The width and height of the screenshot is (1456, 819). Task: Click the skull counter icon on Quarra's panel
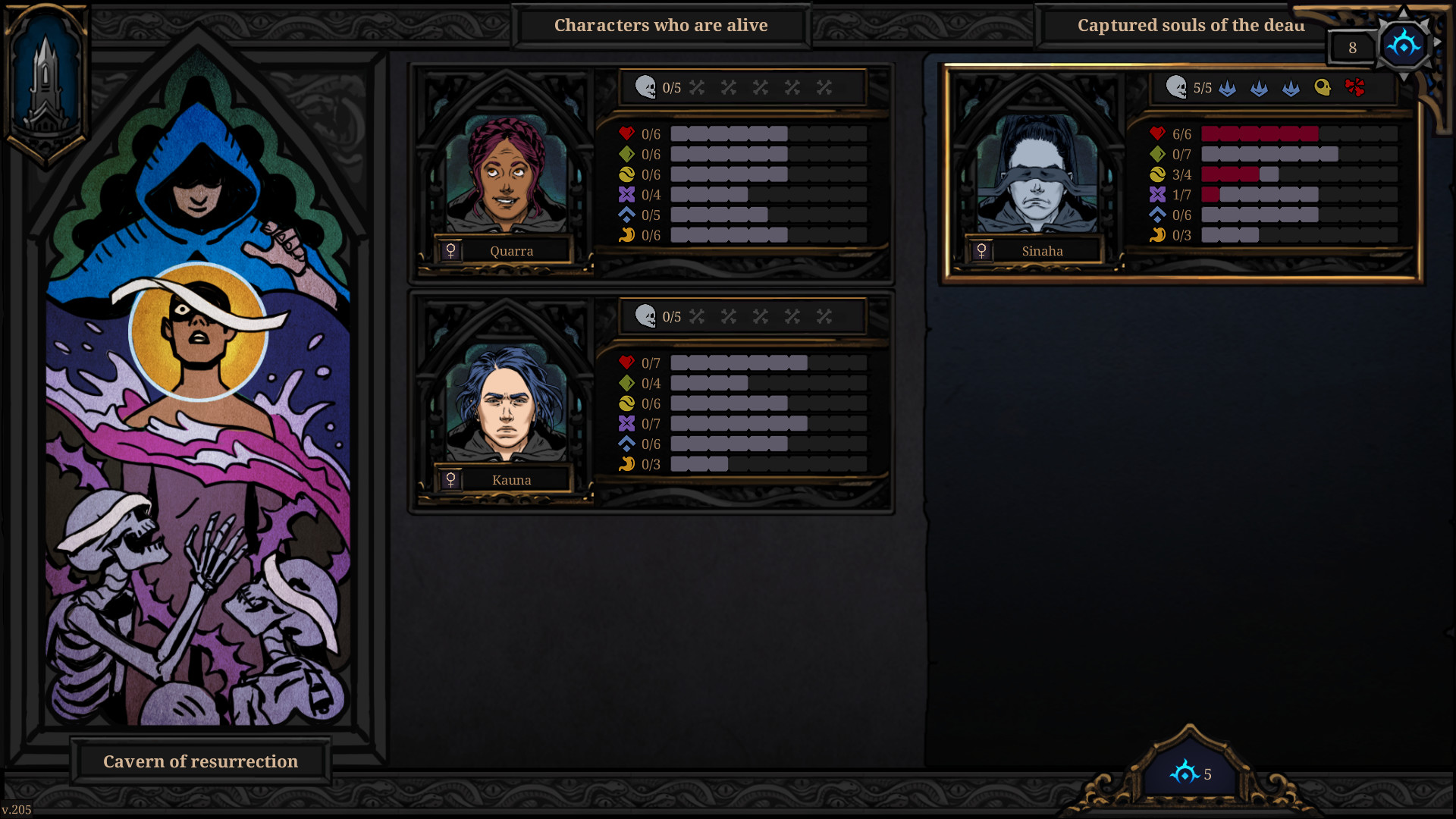coord(646,86)
